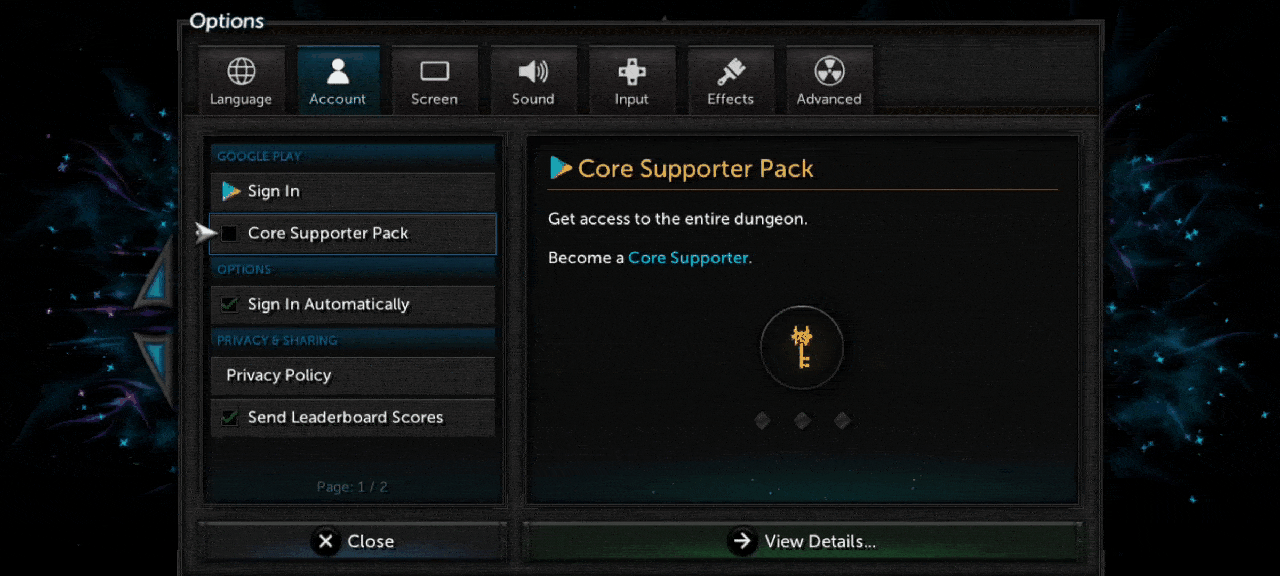Show the Effects tab
Screen dimensions: 1280x576
point(730,81)
